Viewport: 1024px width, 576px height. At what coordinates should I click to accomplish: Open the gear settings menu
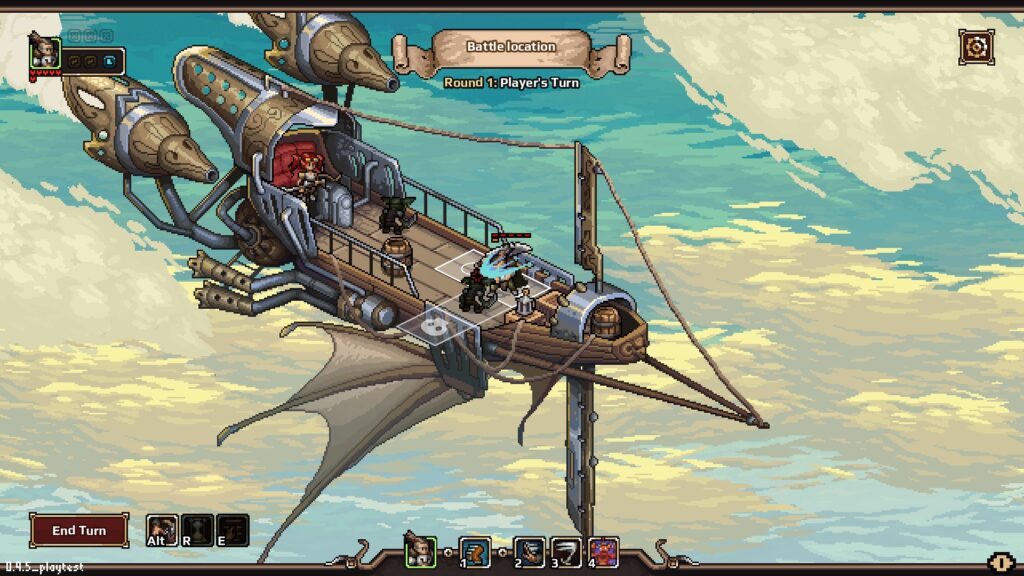[x=976, y=46]
